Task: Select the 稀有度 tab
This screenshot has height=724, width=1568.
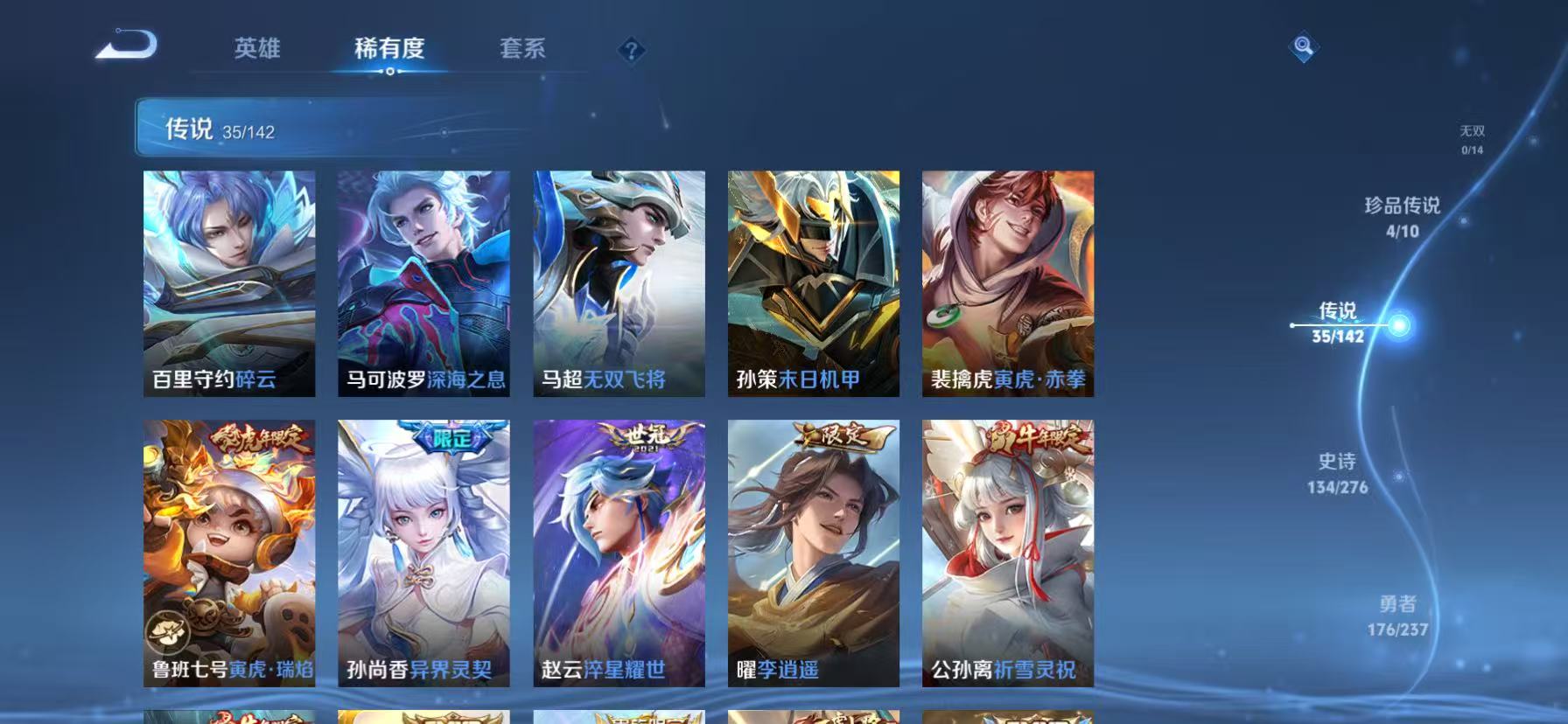Action: [x=390, y=50]
